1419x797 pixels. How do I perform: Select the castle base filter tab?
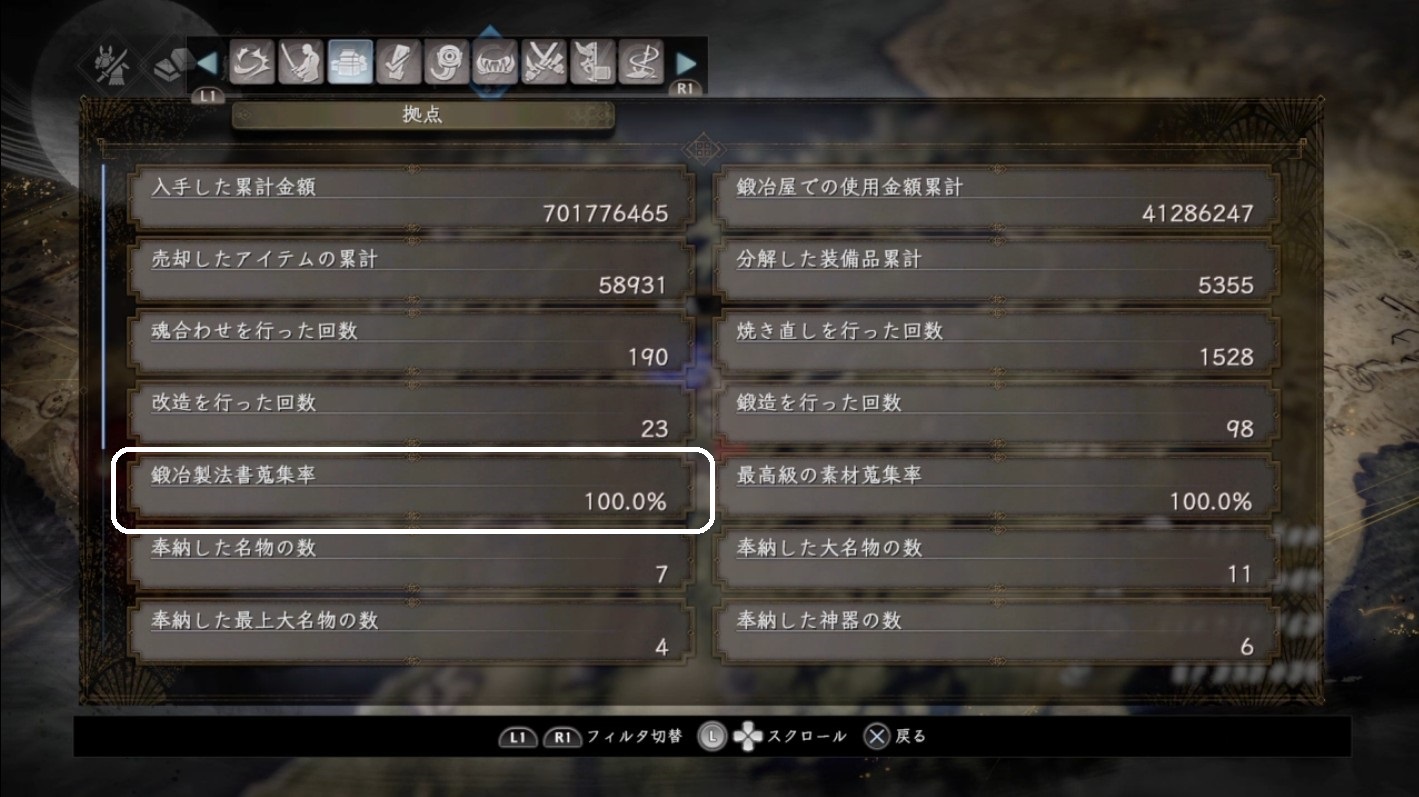click(350, 63)
